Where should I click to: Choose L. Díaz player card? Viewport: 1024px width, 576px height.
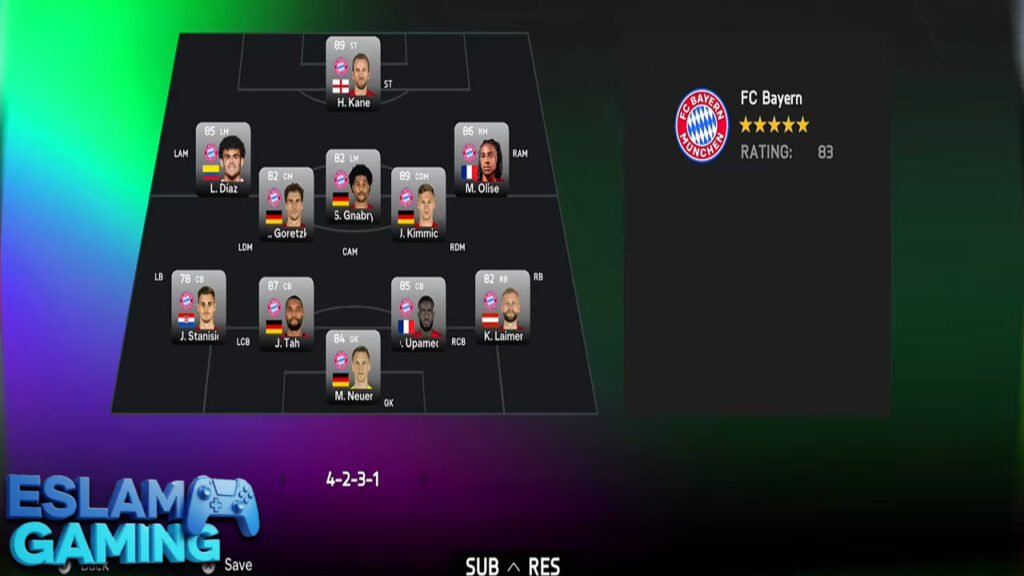pyautogui.click(x=222, y=159)
